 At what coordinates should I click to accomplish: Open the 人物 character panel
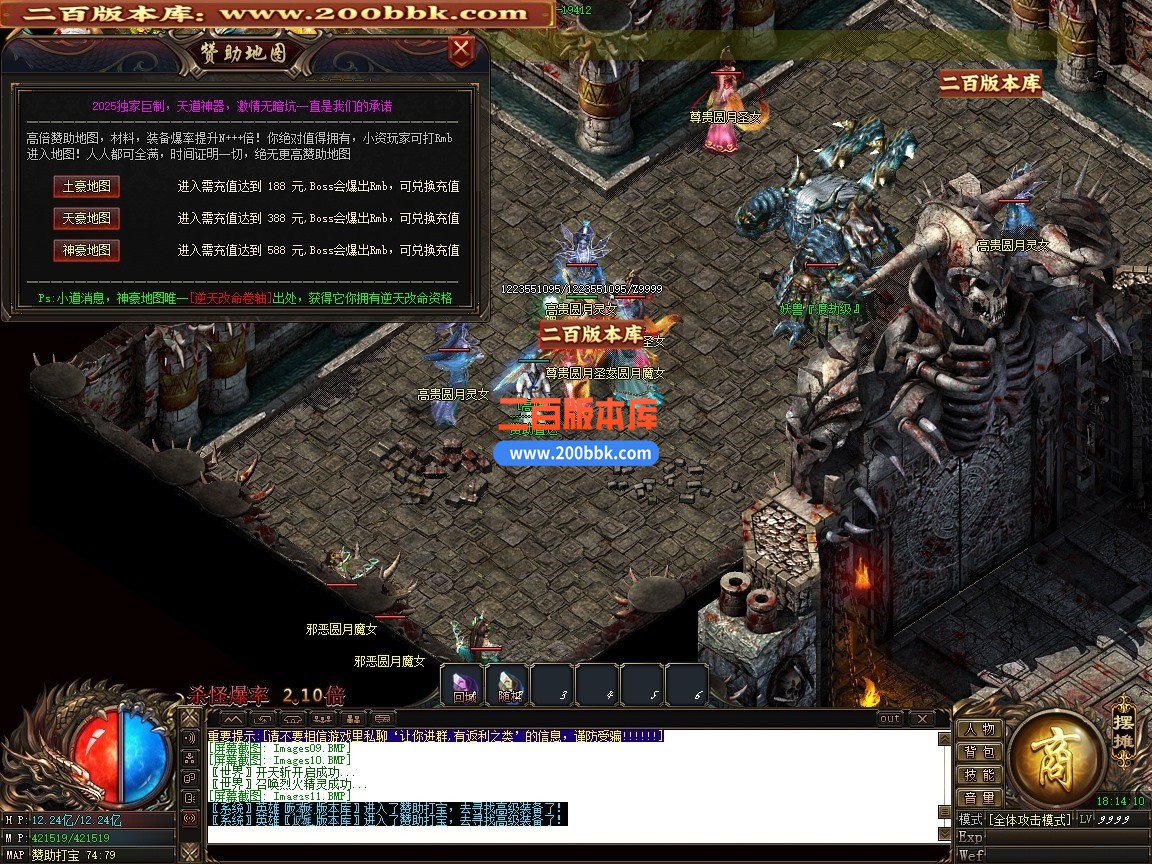pyautogui.click(x=980, y=730)
